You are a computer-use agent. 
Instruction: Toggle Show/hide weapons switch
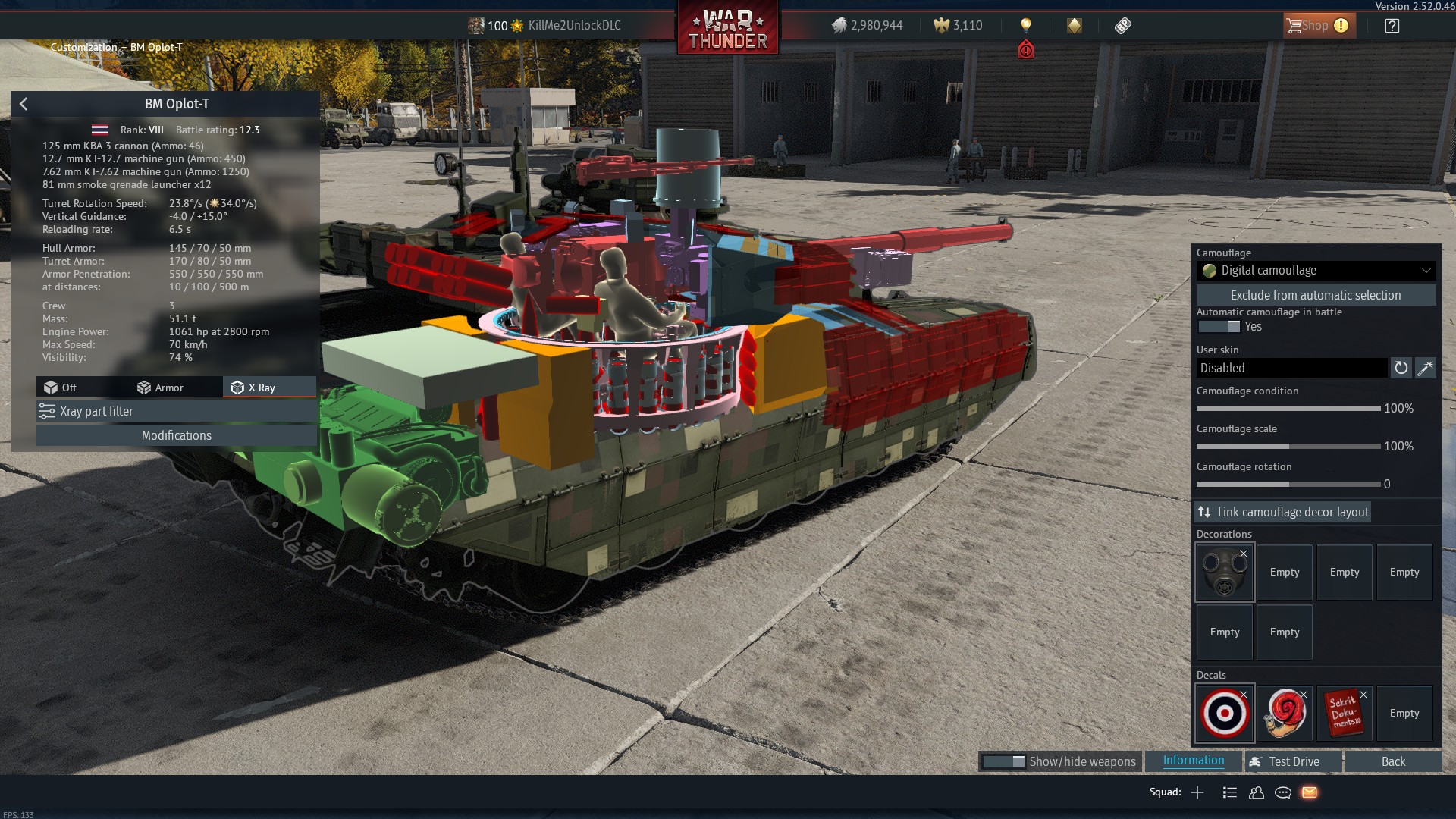point(1003,761)
